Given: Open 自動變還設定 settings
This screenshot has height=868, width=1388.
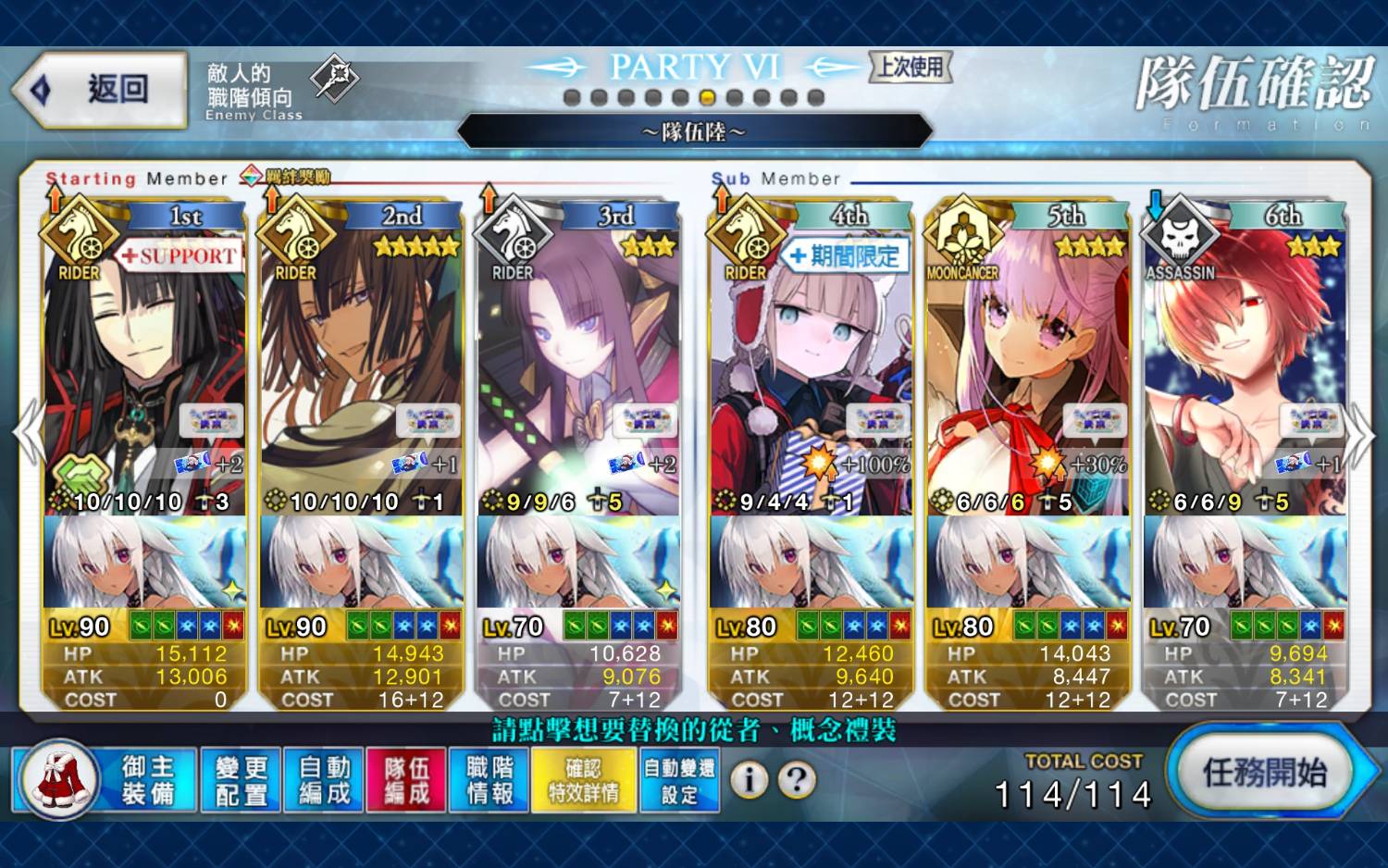Looking at the screenshot, I should pos(679,780).
